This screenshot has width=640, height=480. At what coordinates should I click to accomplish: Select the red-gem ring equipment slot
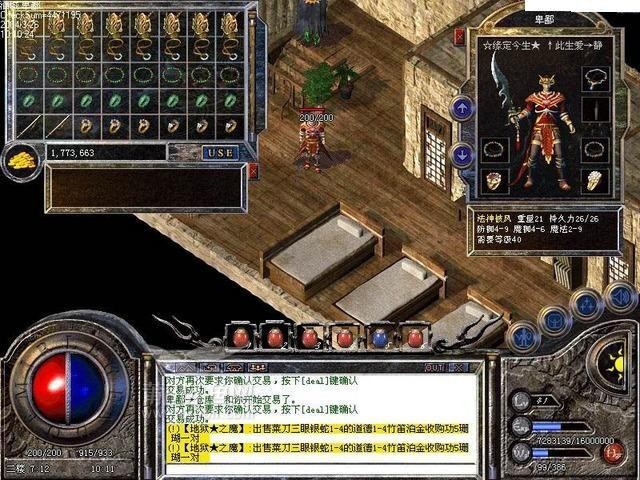click(x=493, y=181)
